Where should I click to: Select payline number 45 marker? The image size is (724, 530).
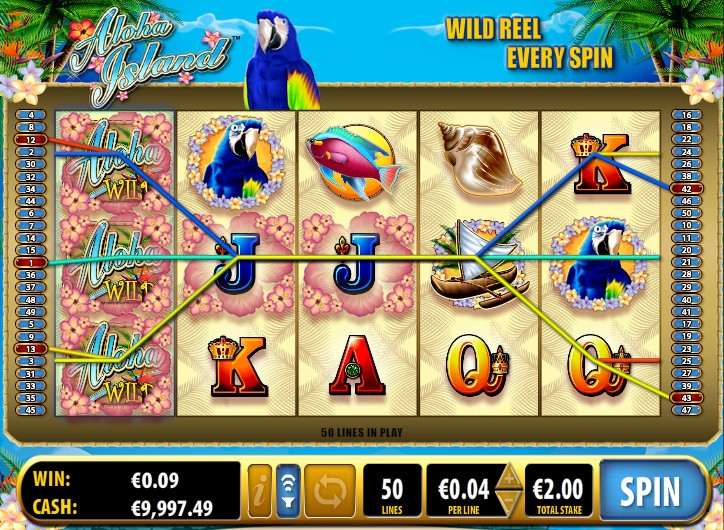coord(31,409)
